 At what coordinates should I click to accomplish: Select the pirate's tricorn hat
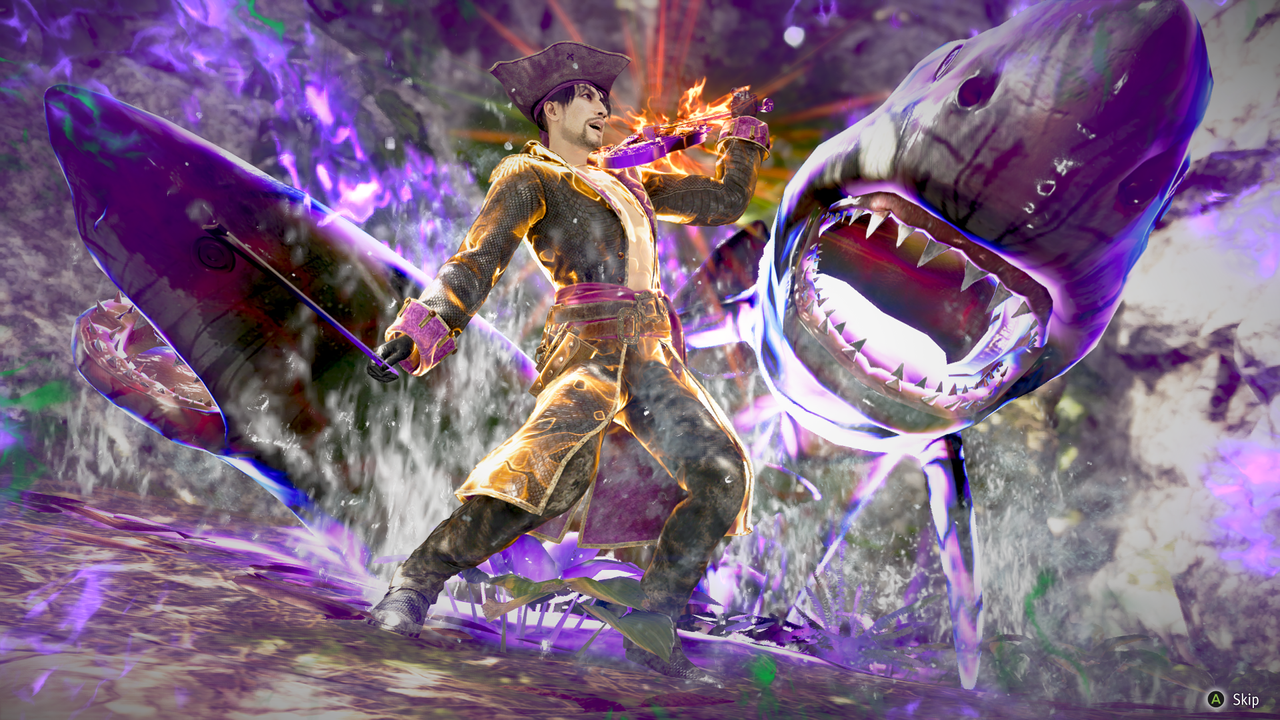(x=560, y=65)
